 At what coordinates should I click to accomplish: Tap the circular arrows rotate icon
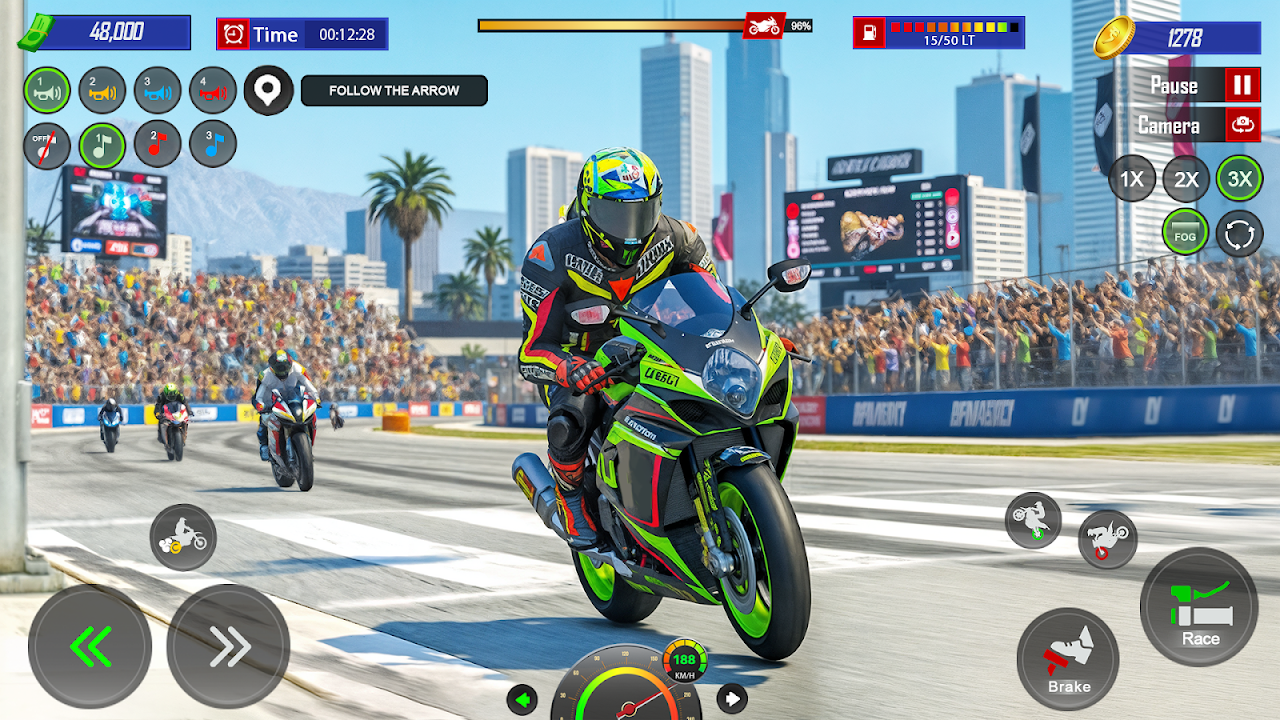1239,233
